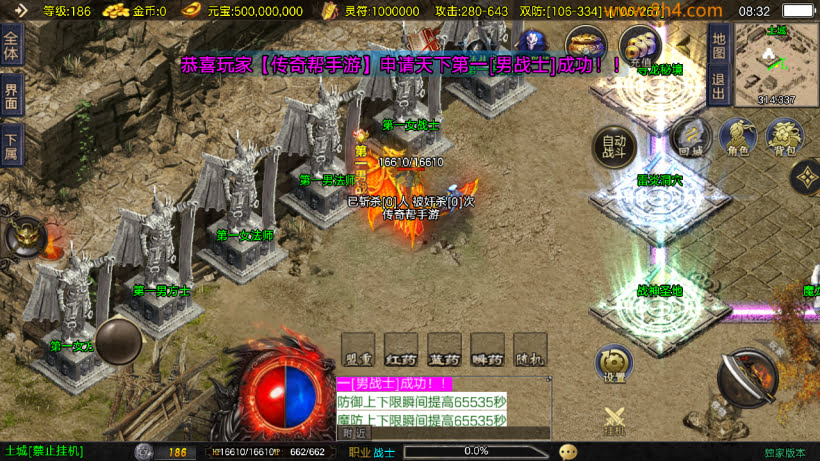This screenshot has width=820, height=461.
Task: Use the 回城 return-to-town scroll
Action: pyautogui.click(x=690, y=137)
